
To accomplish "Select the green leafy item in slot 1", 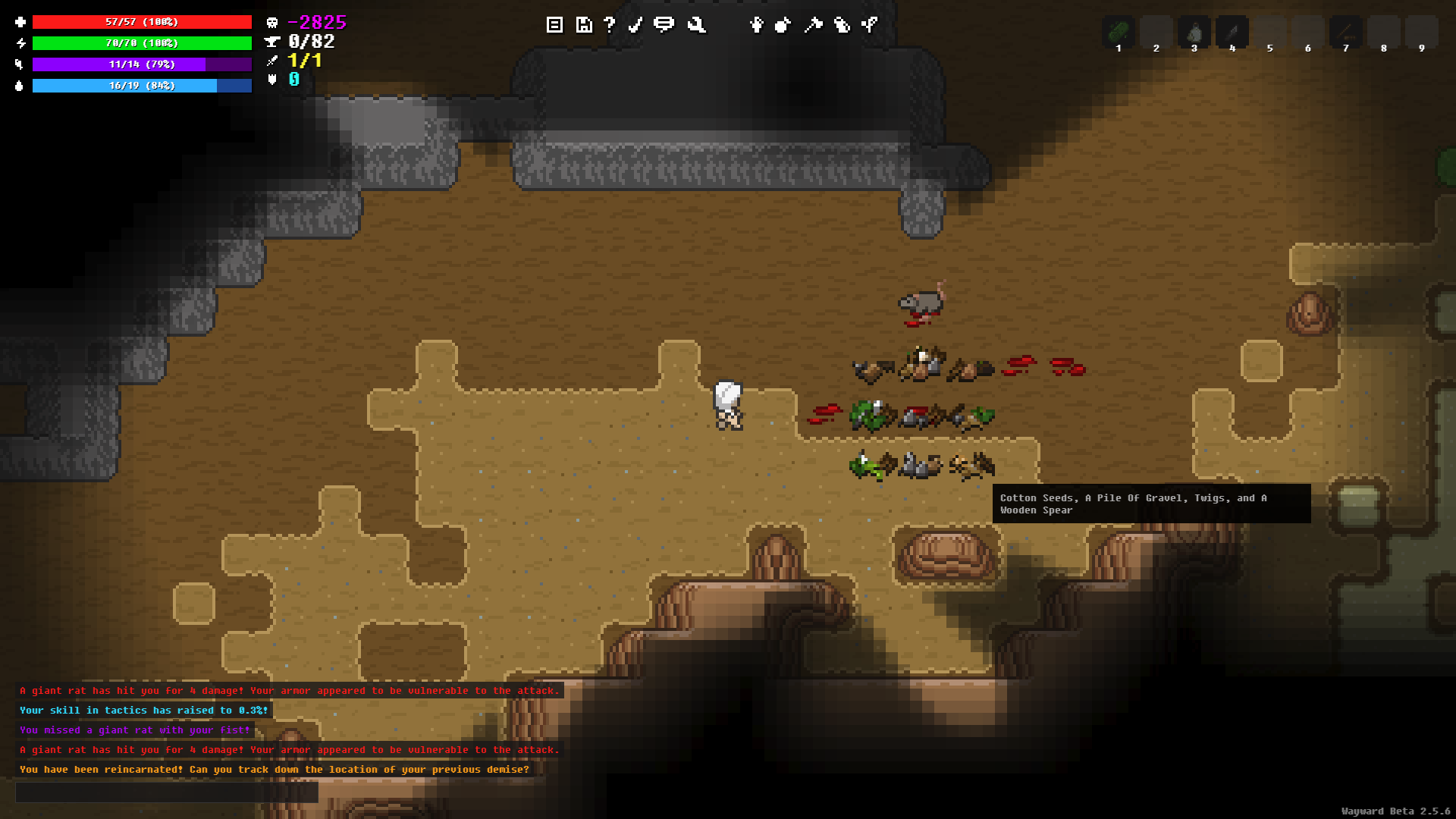I will [1119, 33].
